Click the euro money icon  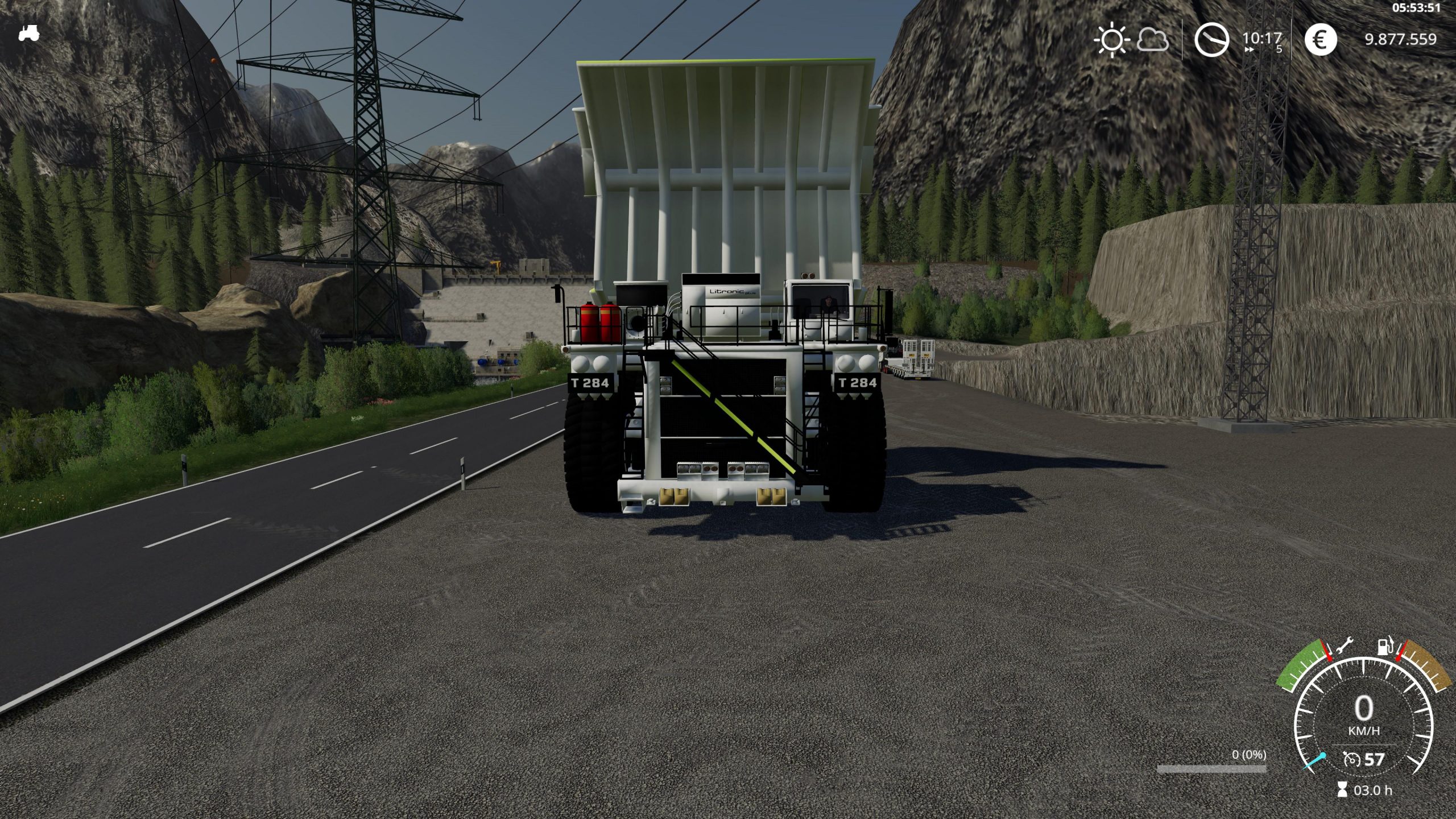1320,39
